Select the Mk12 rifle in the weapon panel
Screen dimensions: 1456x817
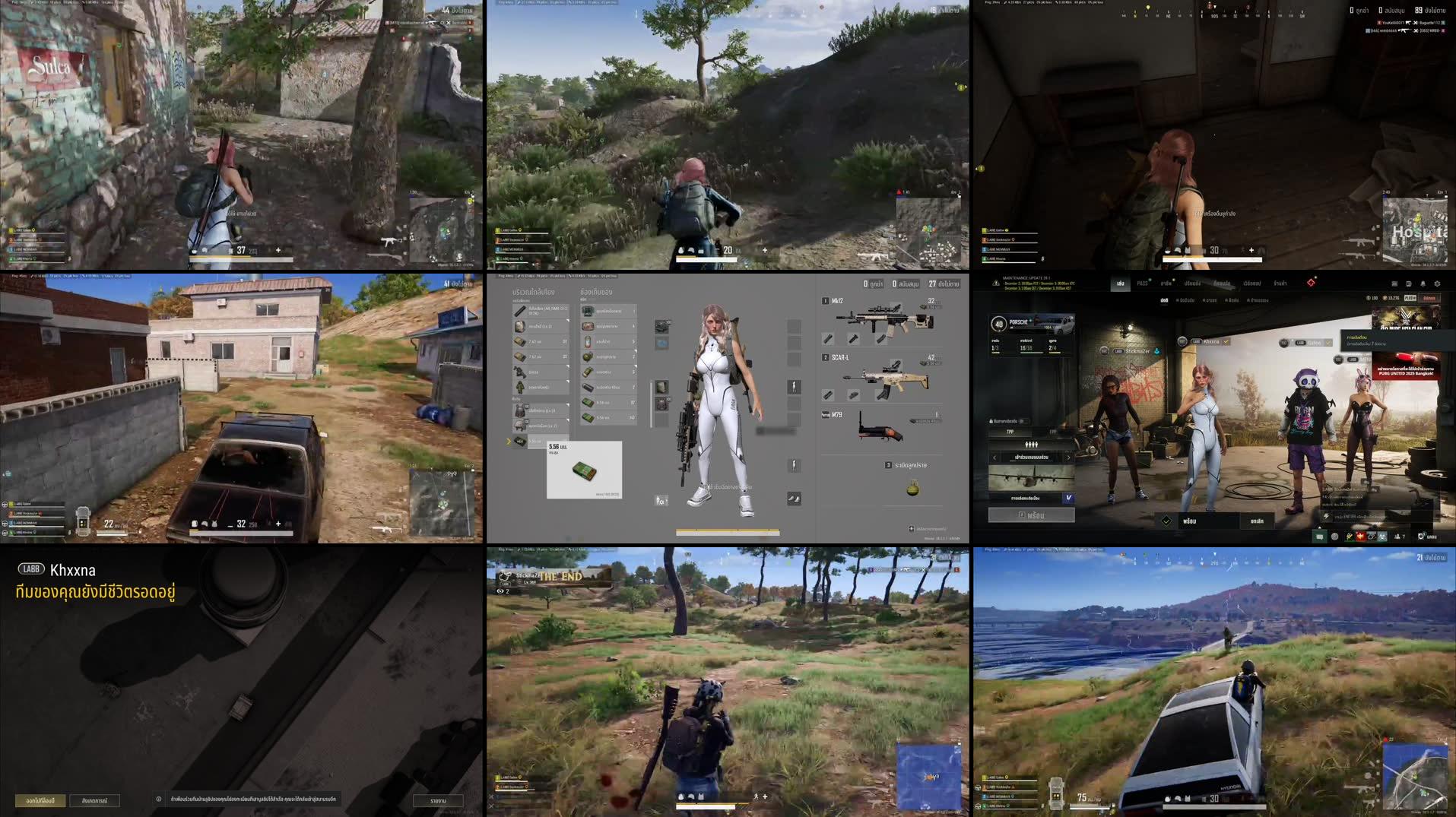[x=880, y=318]
